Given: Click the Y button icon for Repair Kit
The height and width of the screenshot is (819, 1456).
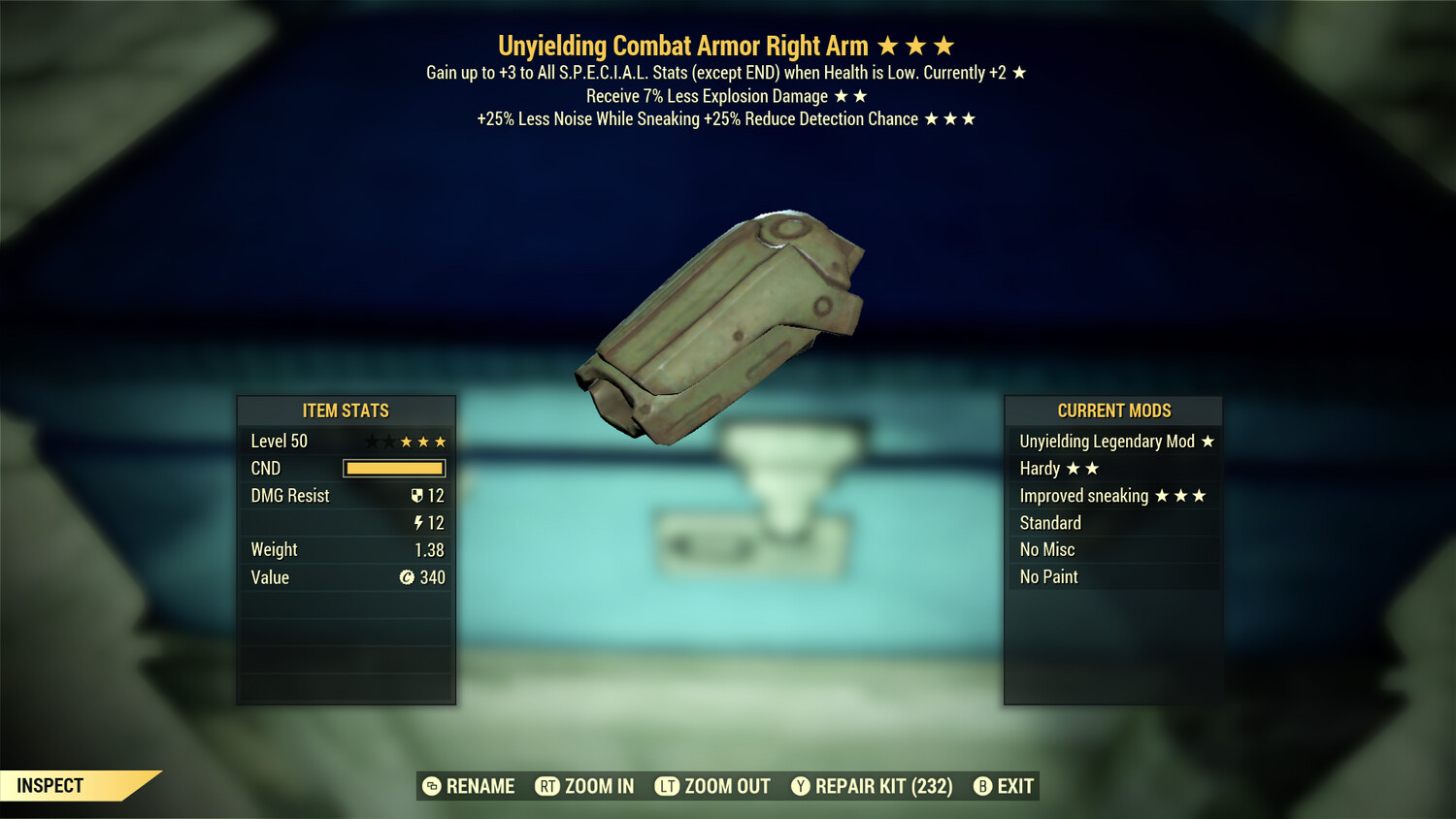Looking at the screenshot, I should pos(802,786).
